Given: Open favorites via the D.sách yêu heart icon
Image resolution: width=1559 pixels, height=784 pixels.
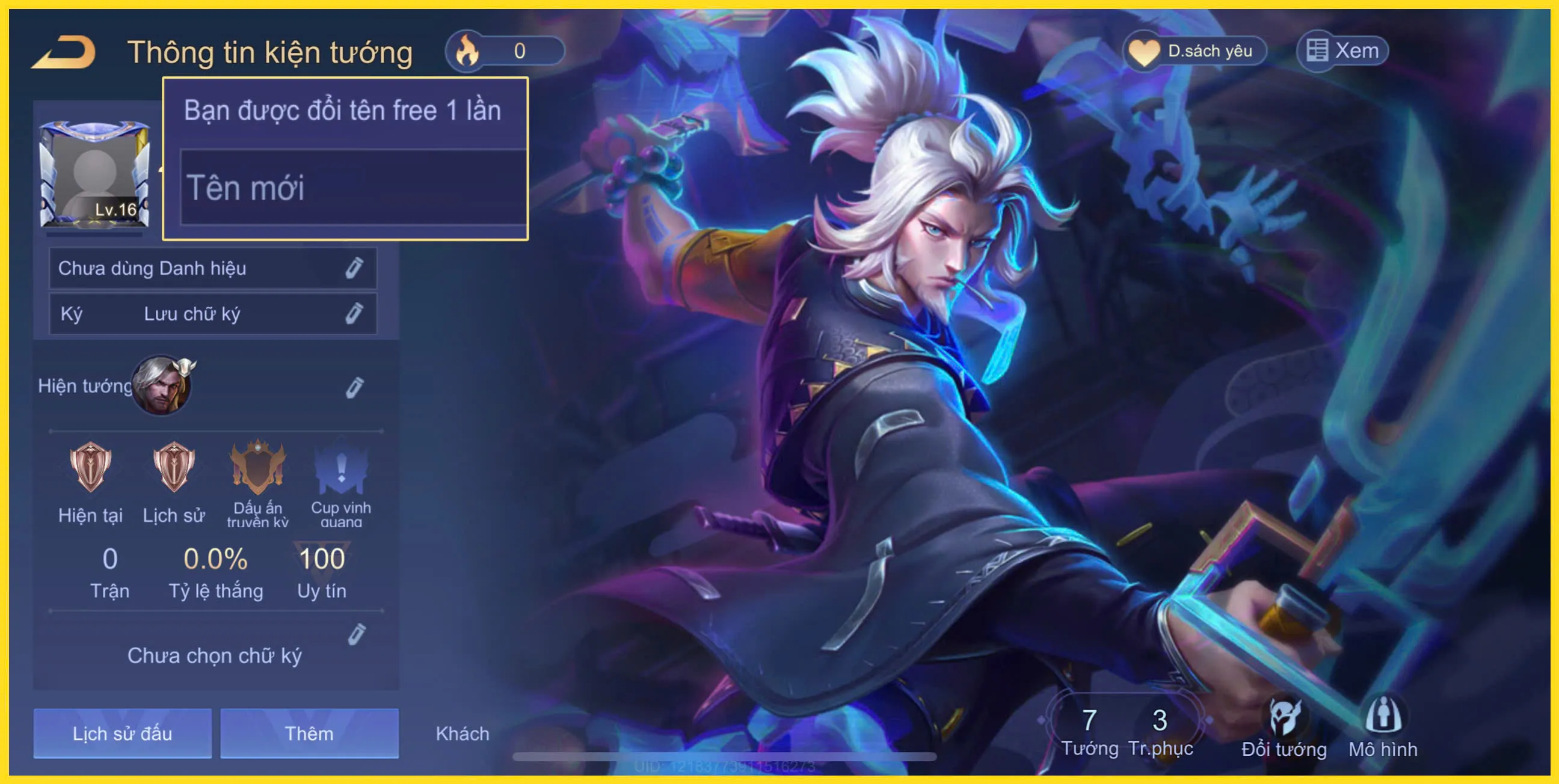Looking at the screenshot, I should click(x=1144, y=51).
